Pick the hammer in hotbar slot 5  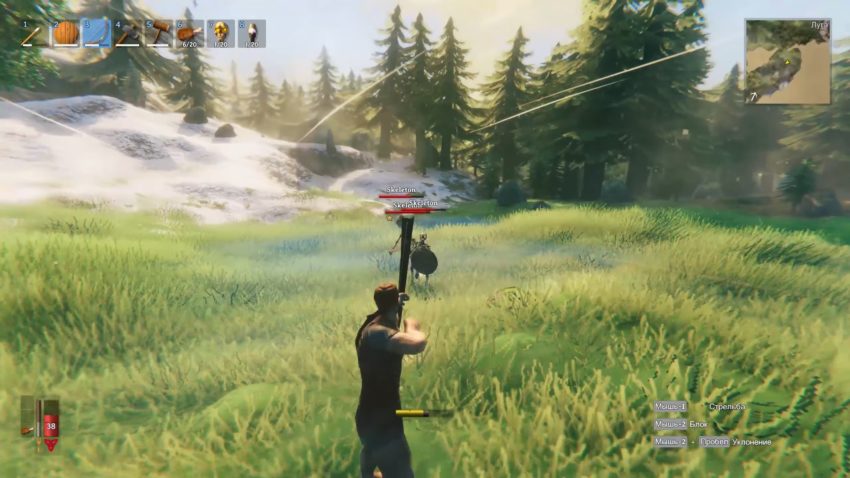158,34
